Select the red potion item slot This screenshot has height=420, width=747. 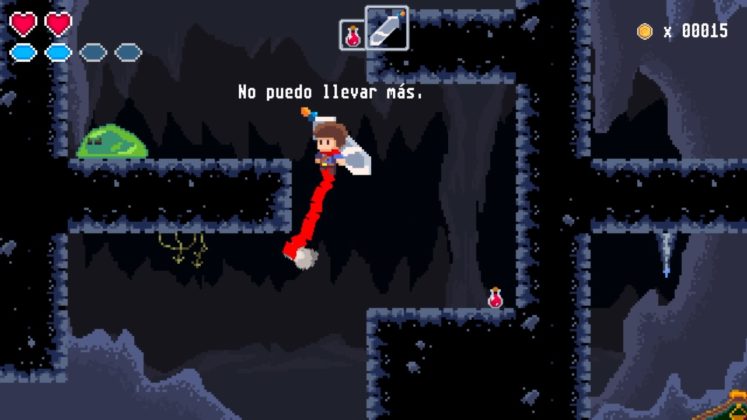(353, 35)
